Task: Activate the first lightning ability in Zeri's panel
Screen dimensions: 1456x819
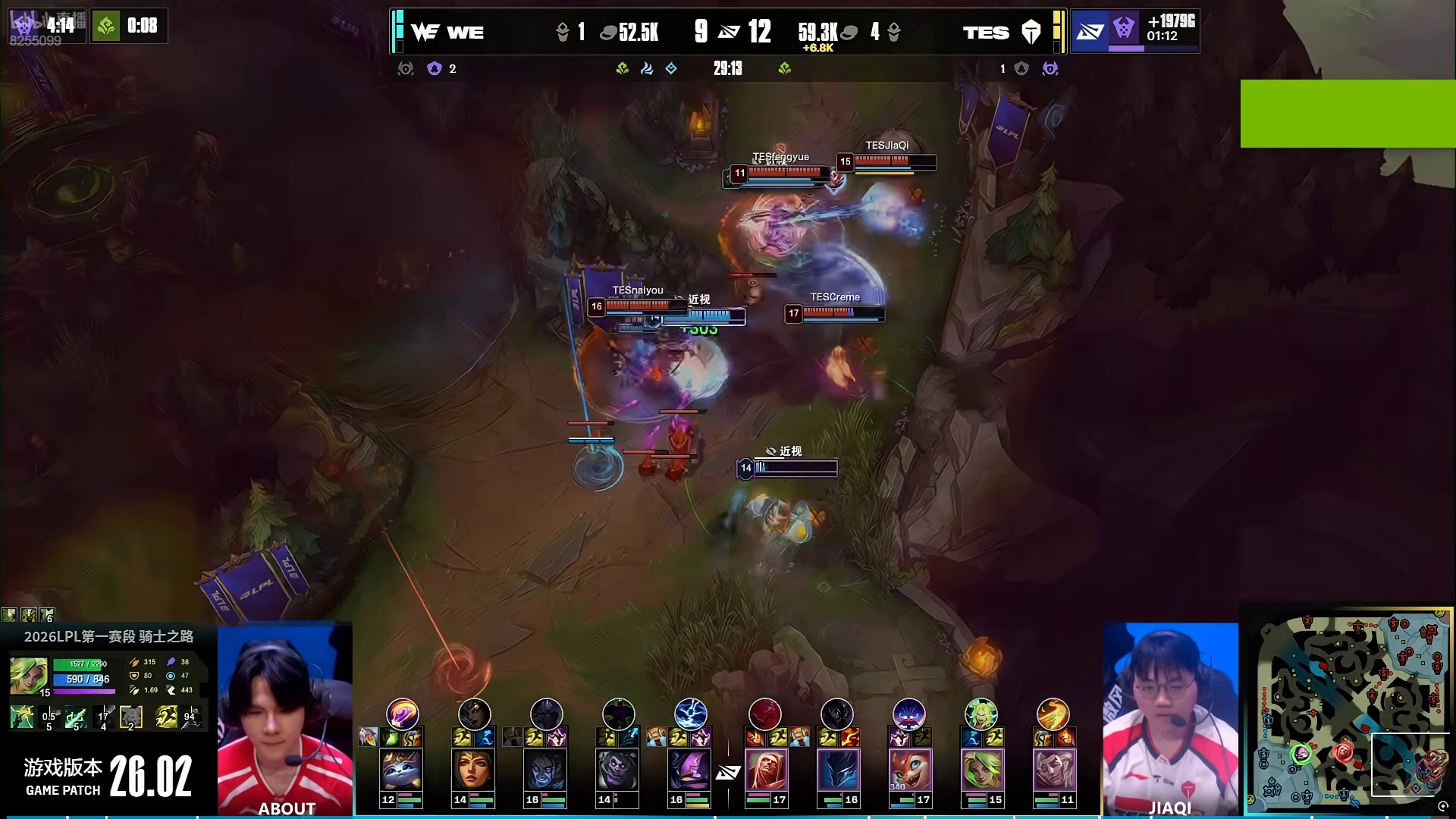Action: click(22, 717)
